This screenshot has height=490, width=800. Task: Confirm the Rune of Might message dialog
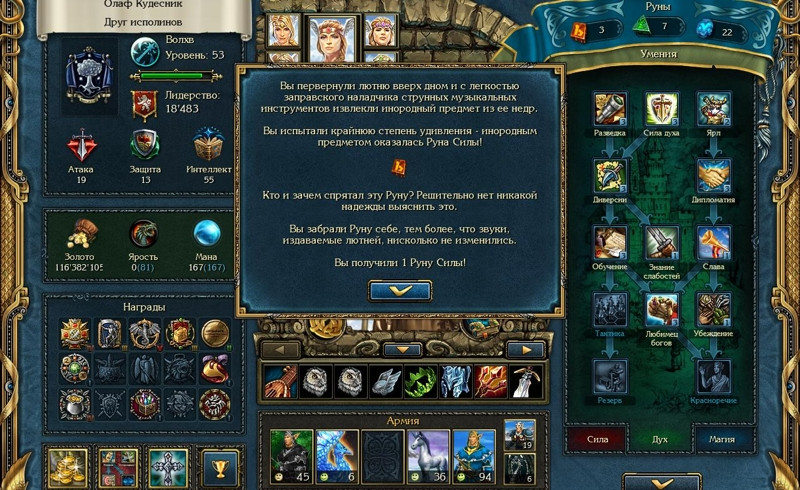click(x=400, y=290)
